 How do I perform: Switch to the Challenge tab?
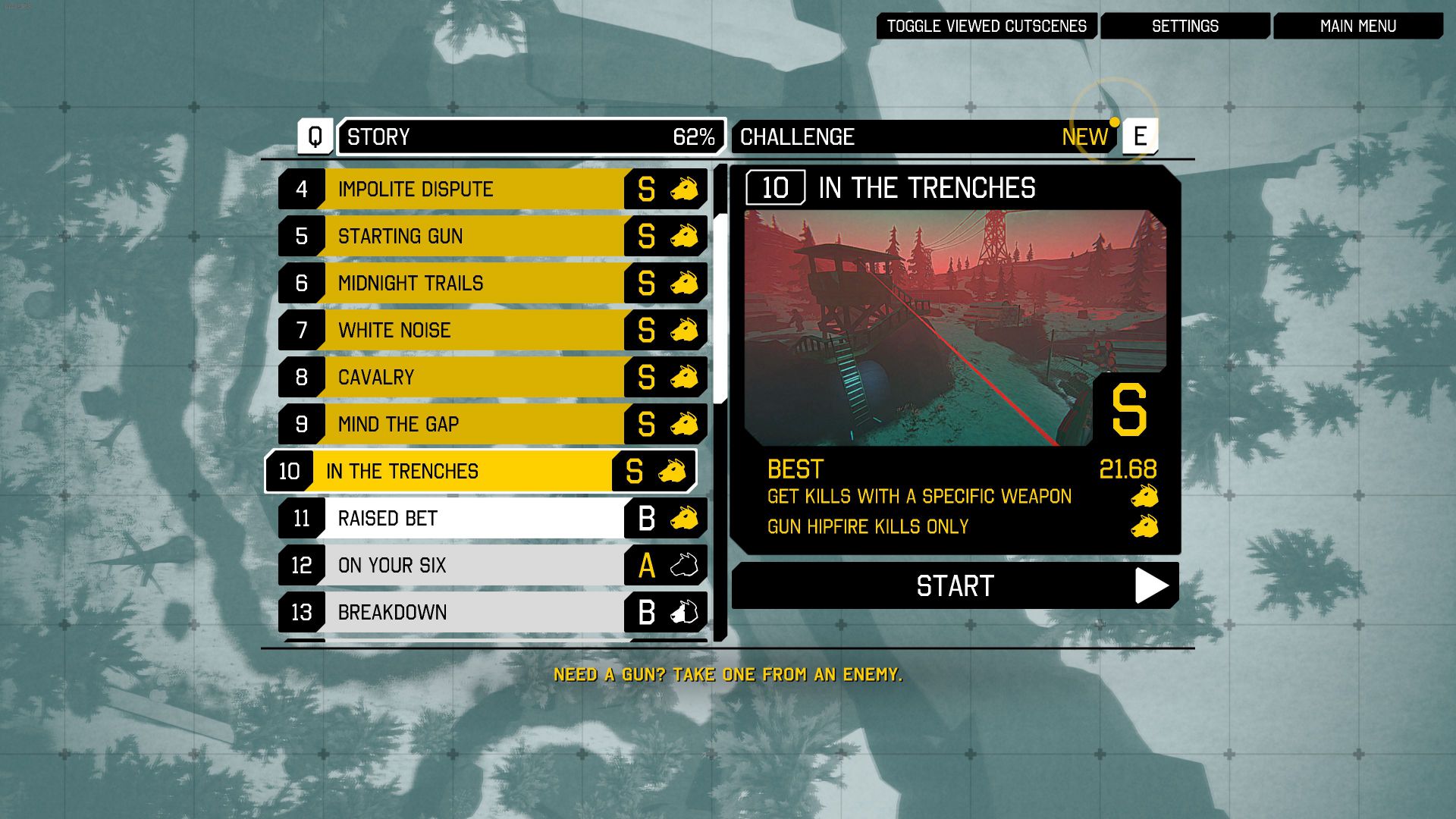(x=924, y=137)
